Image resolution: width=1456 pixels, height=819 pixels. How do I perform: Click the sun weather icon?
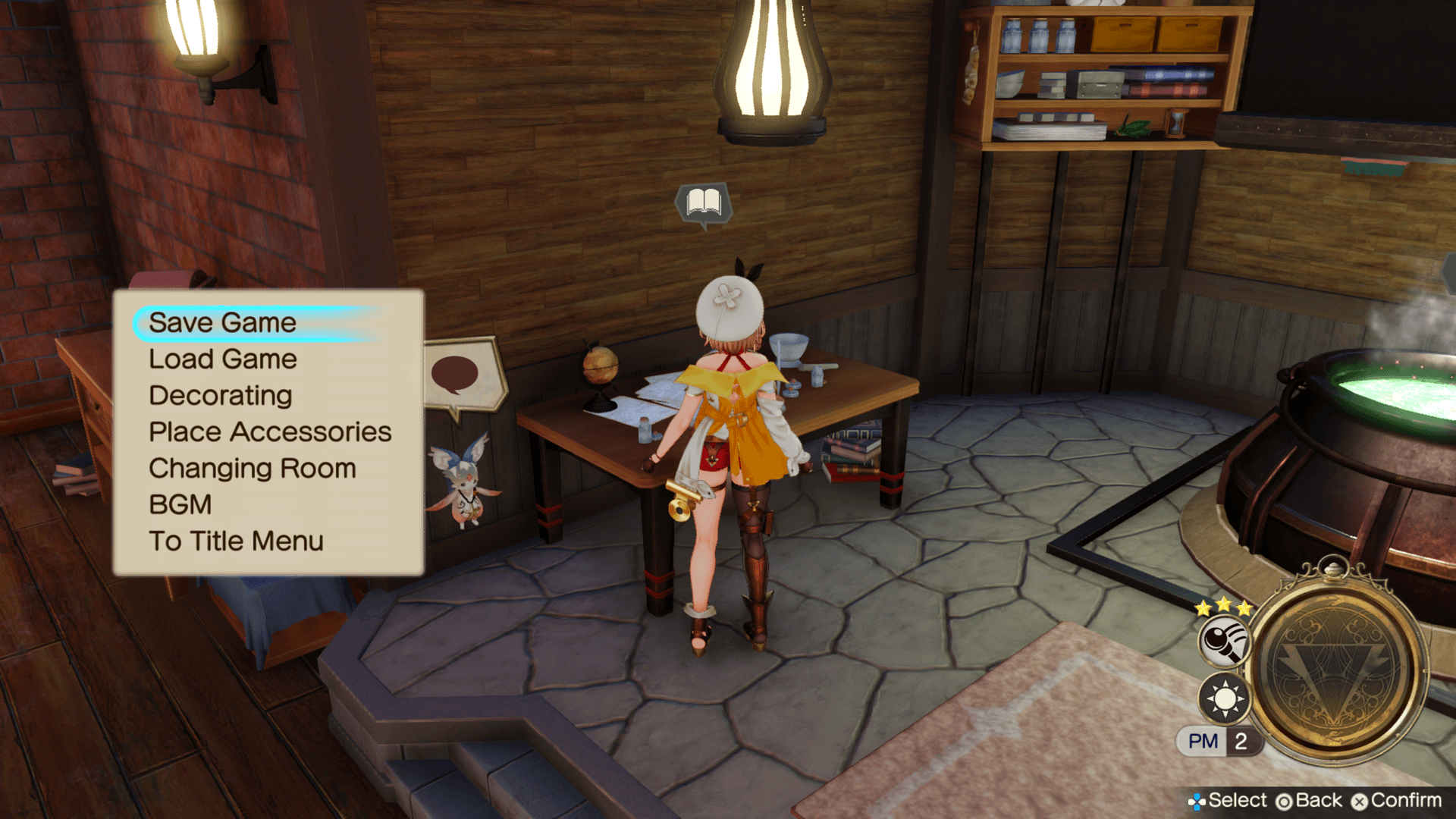pos(1224,698)
